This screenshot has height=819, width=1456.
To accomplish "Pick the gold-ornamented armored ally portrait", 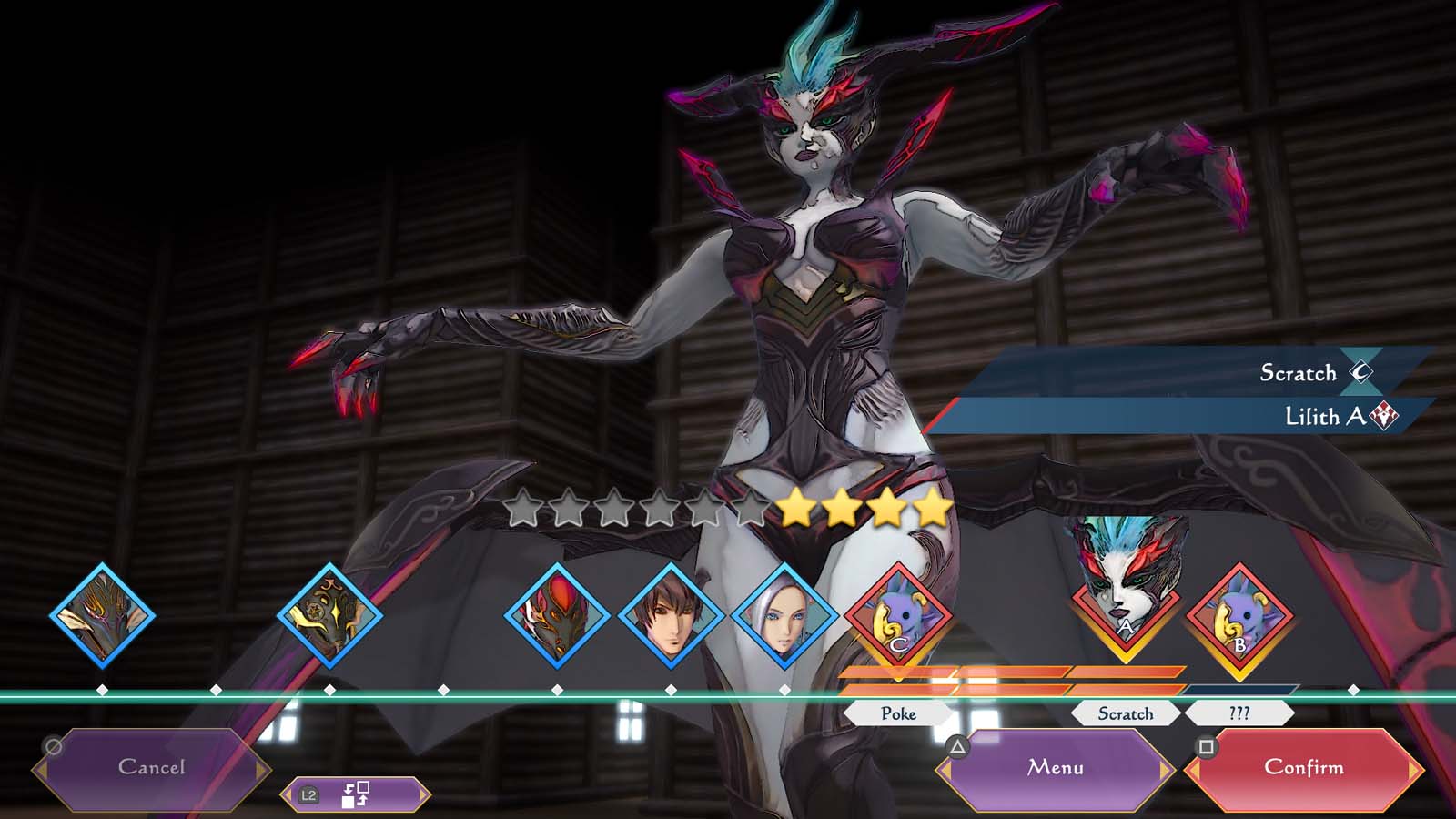I will (329, 616).
